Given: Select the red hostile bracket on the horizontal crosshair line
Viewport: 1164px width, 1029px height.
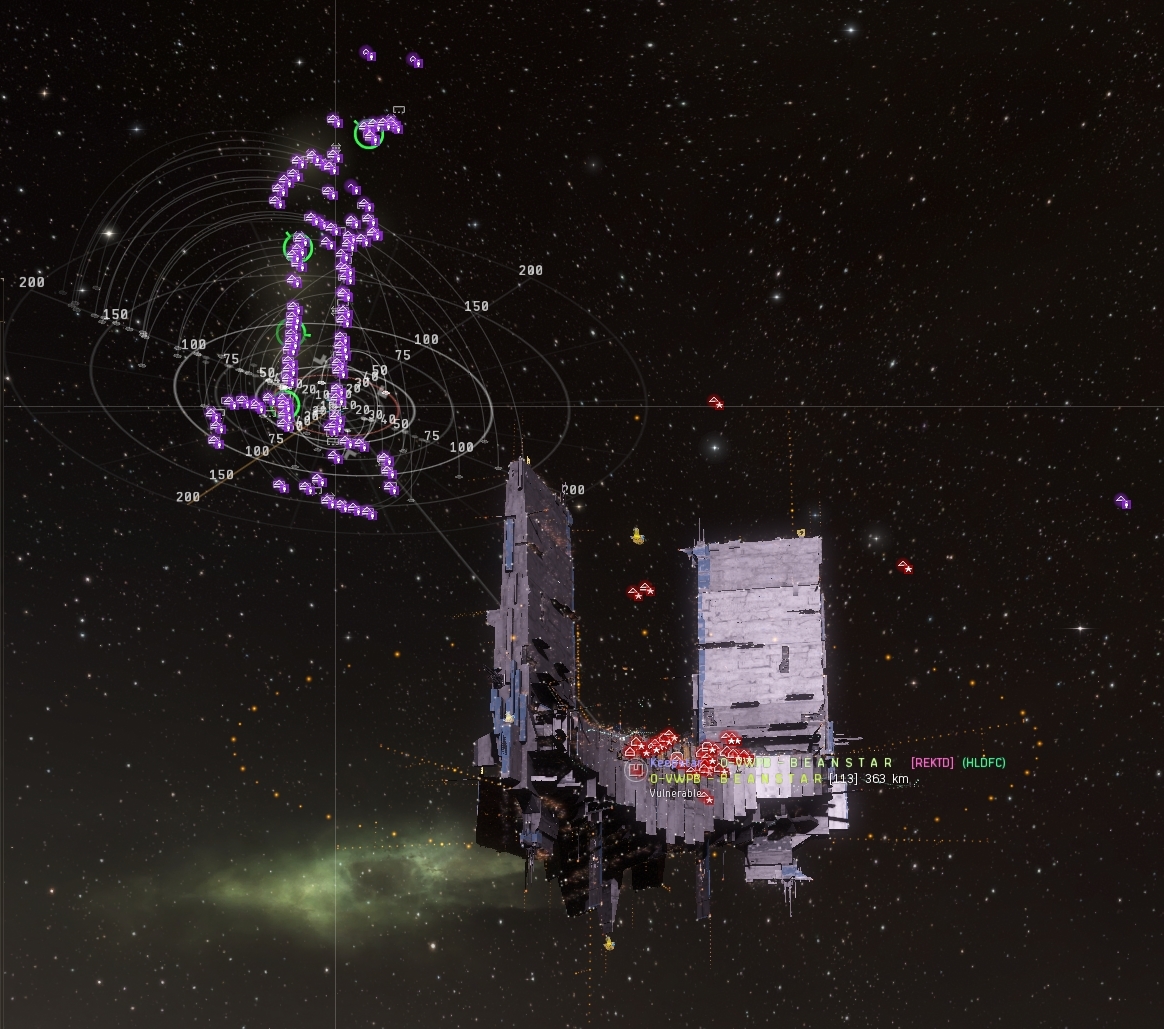Looking at the screenshot, I should pyautogui.click(x=716, y=402).
